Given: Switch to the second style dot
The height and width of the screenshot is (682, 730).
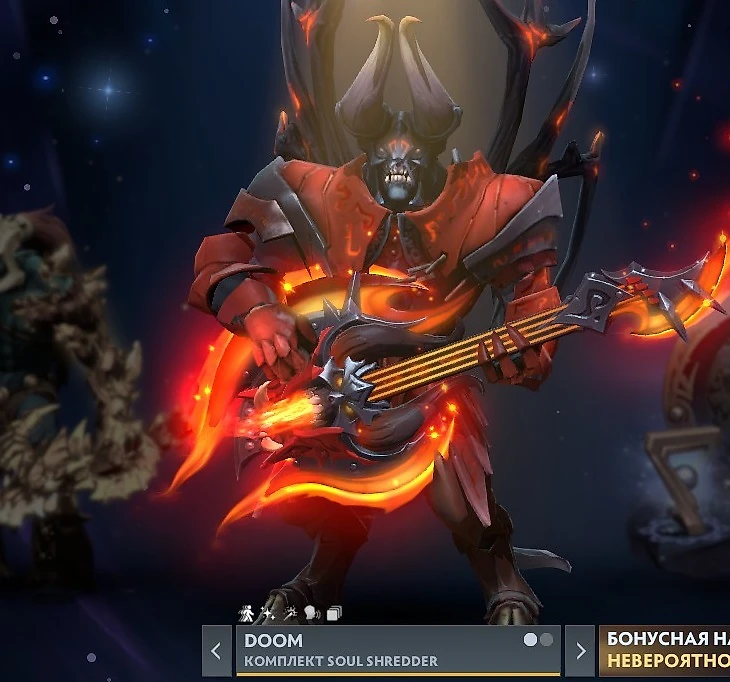Looking at the screenshot, I should (x=546, y=640).
